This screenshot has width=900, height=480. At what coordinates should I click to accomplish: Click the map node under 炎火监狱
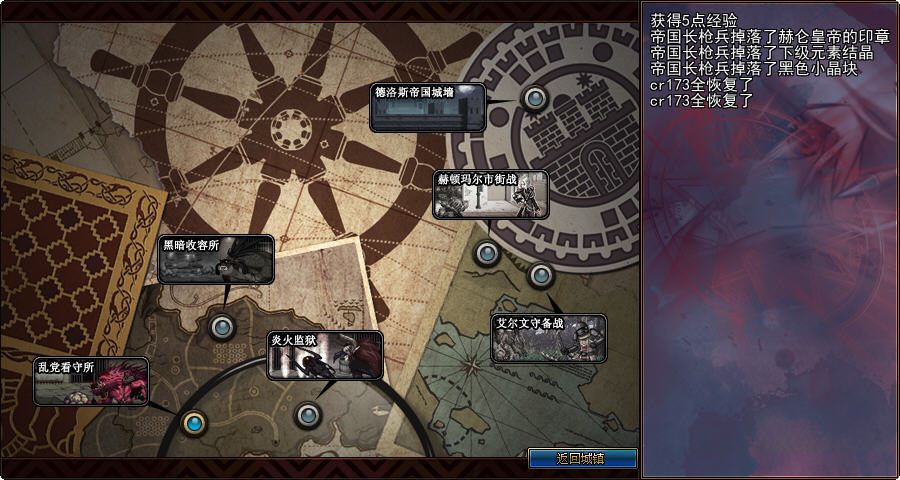(x=307, y=413)
